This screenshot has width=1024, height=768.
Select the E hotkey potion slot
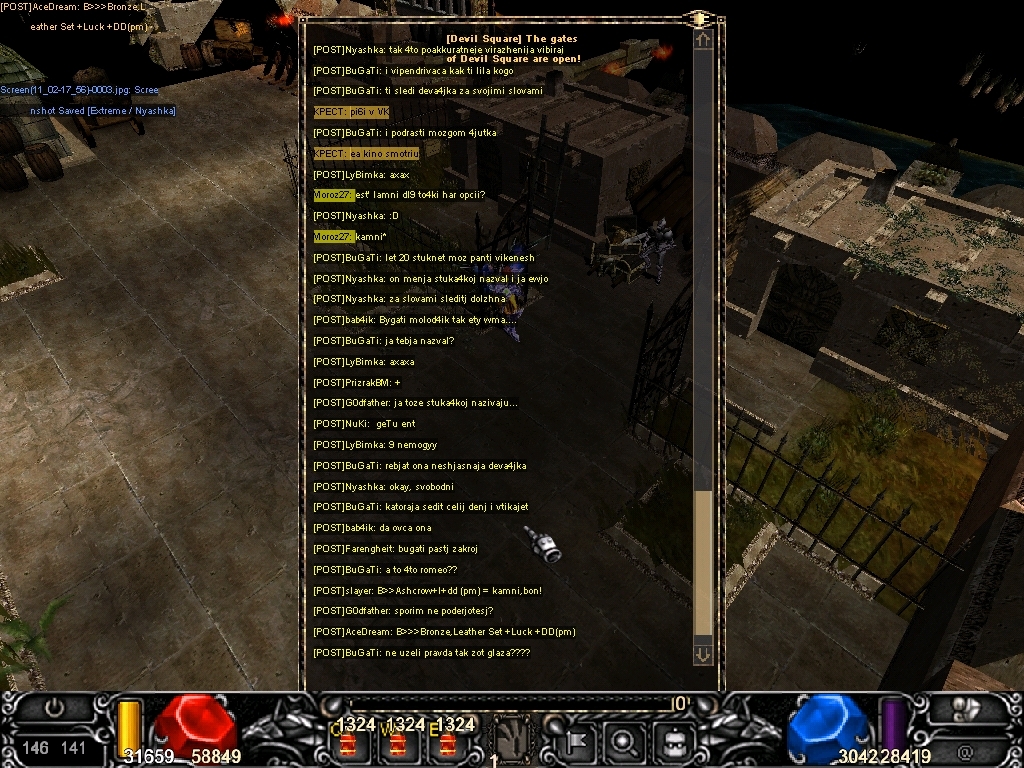coord(446,743)
